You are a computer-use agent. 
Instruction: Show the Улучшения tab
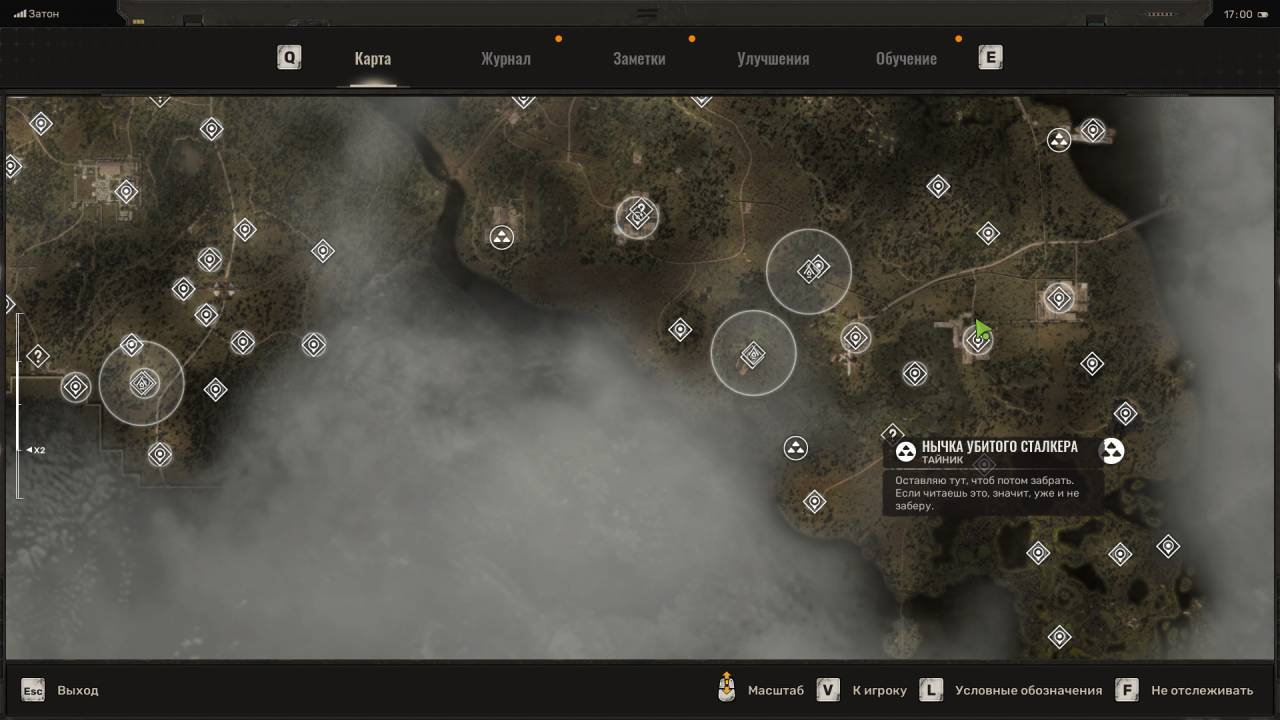pos(773,58)
